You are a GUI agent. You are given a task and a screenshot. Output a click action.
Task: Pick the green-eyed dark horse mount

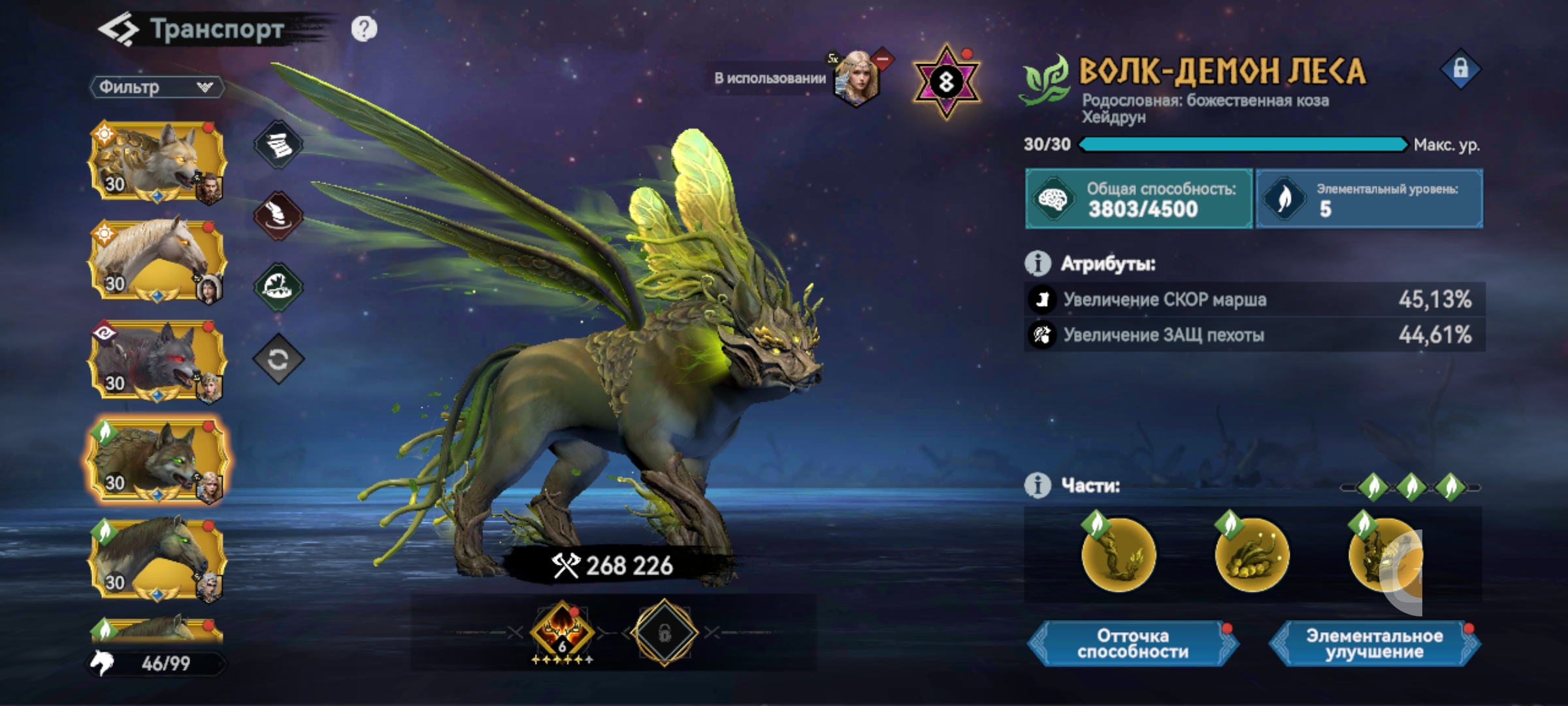[x=157, y=559]
